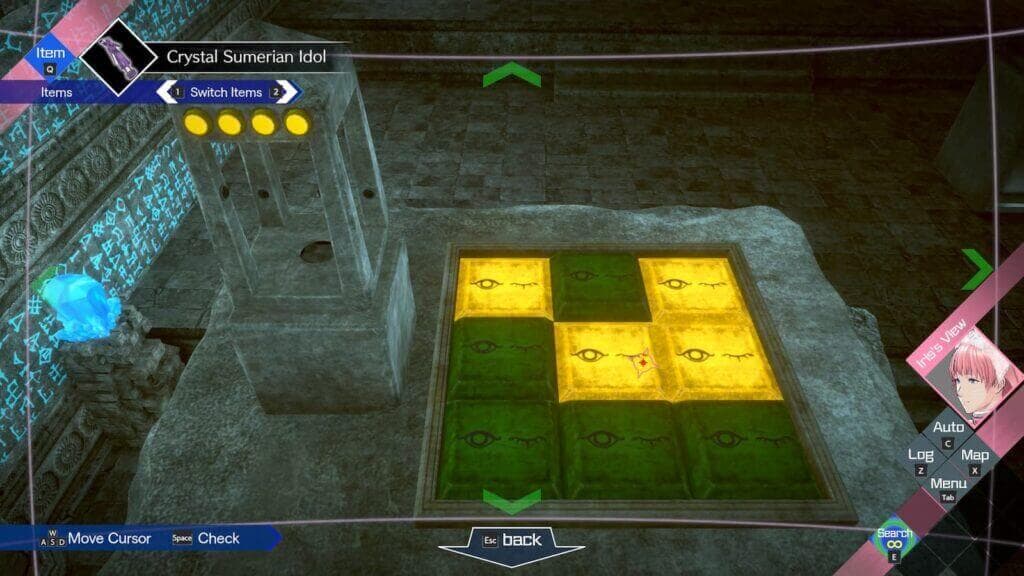Click the green up view arrow
The image size is (1024, 576).
pos(511,75)
